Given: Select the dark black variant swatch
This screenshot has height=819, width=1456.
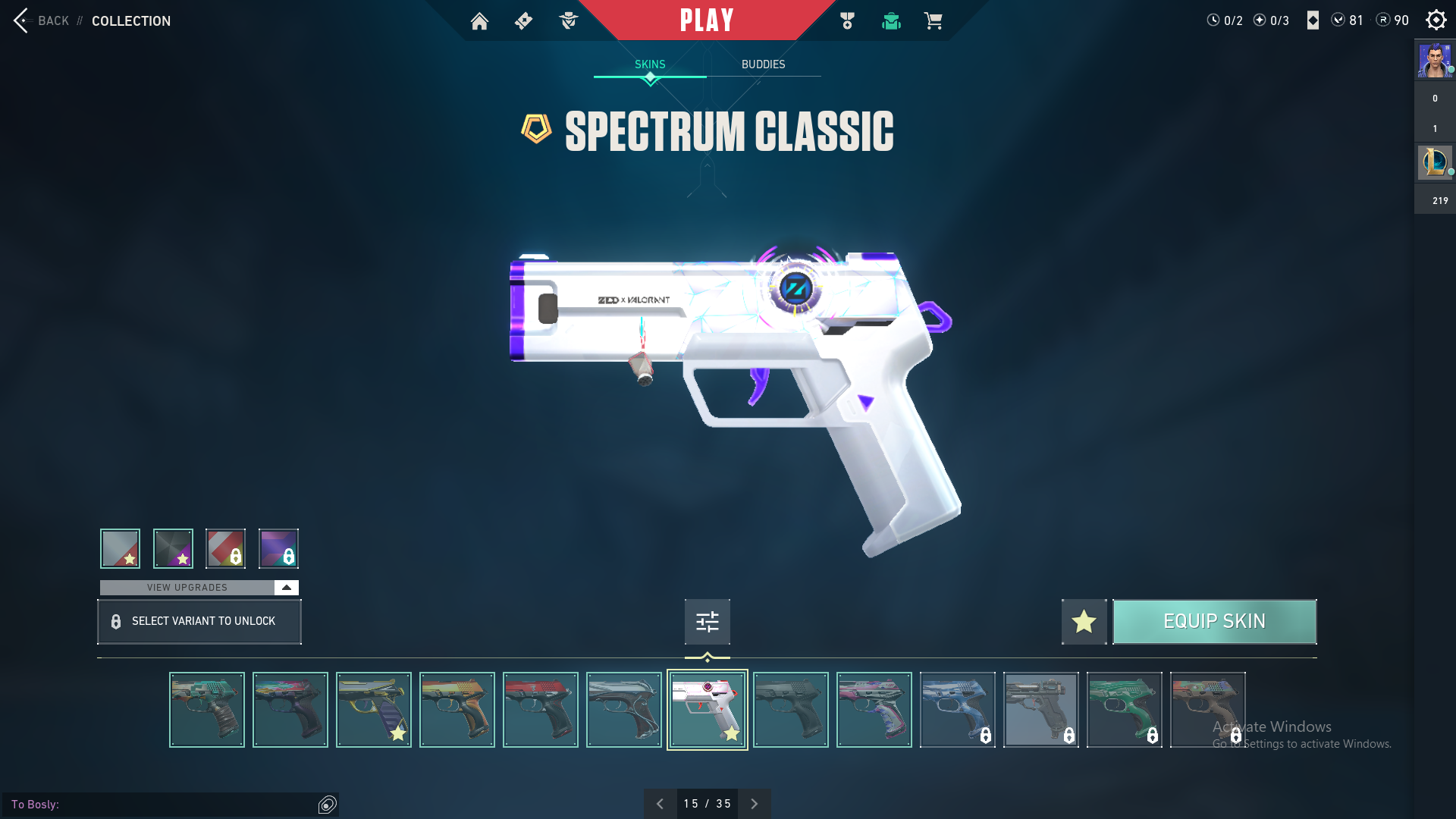Looking at the screenshot, I should pos(173,548).
